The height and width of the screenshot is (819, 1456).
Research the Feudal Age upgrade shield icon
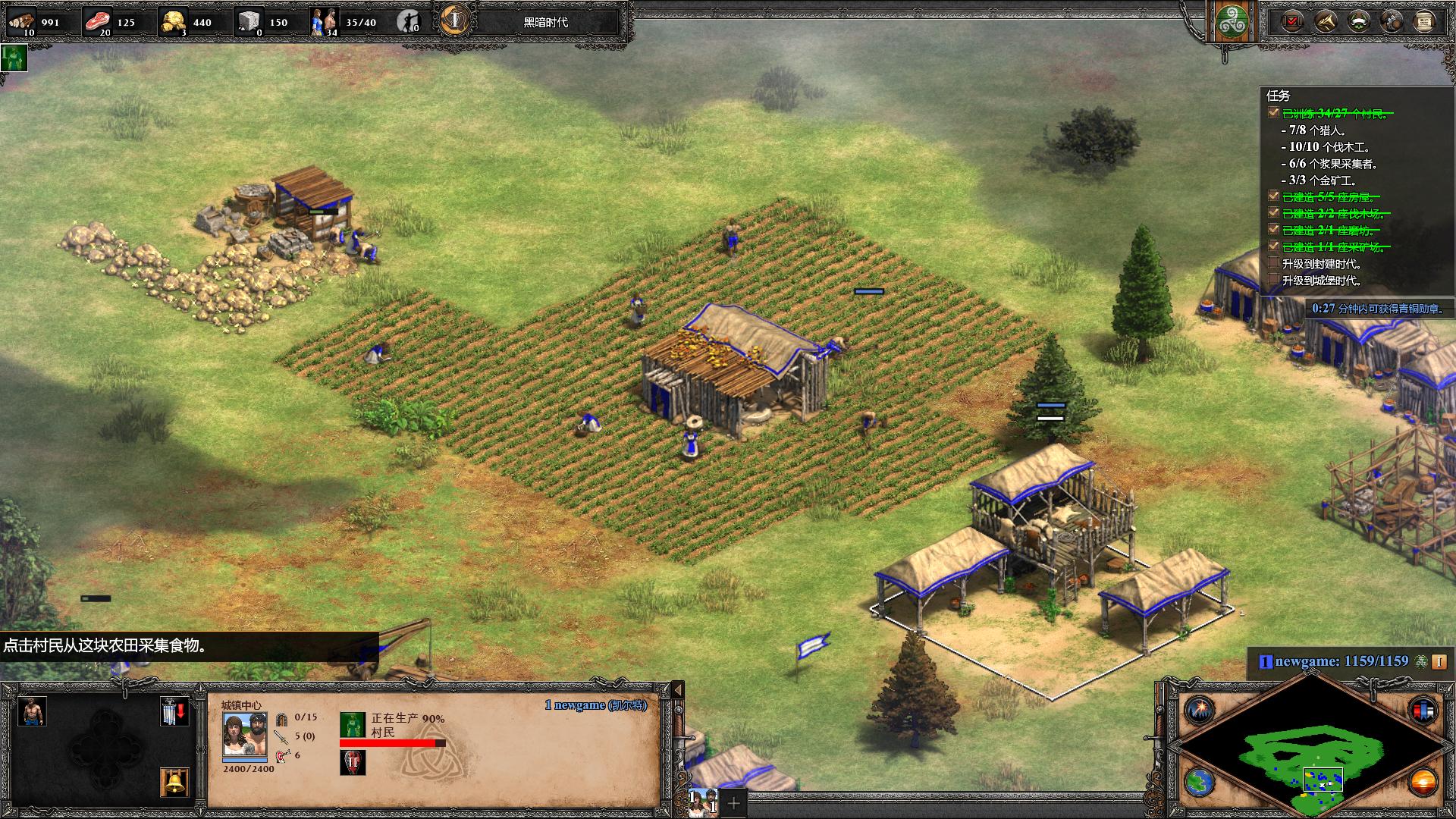pyautogui.click(x=353, y=762)
